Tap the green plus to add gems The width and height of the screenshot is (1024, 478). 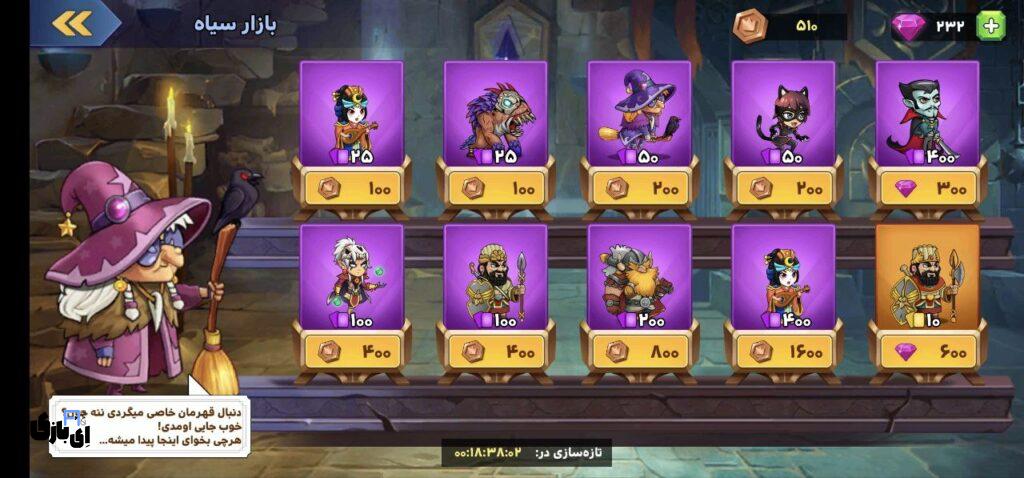pos(990,26)
